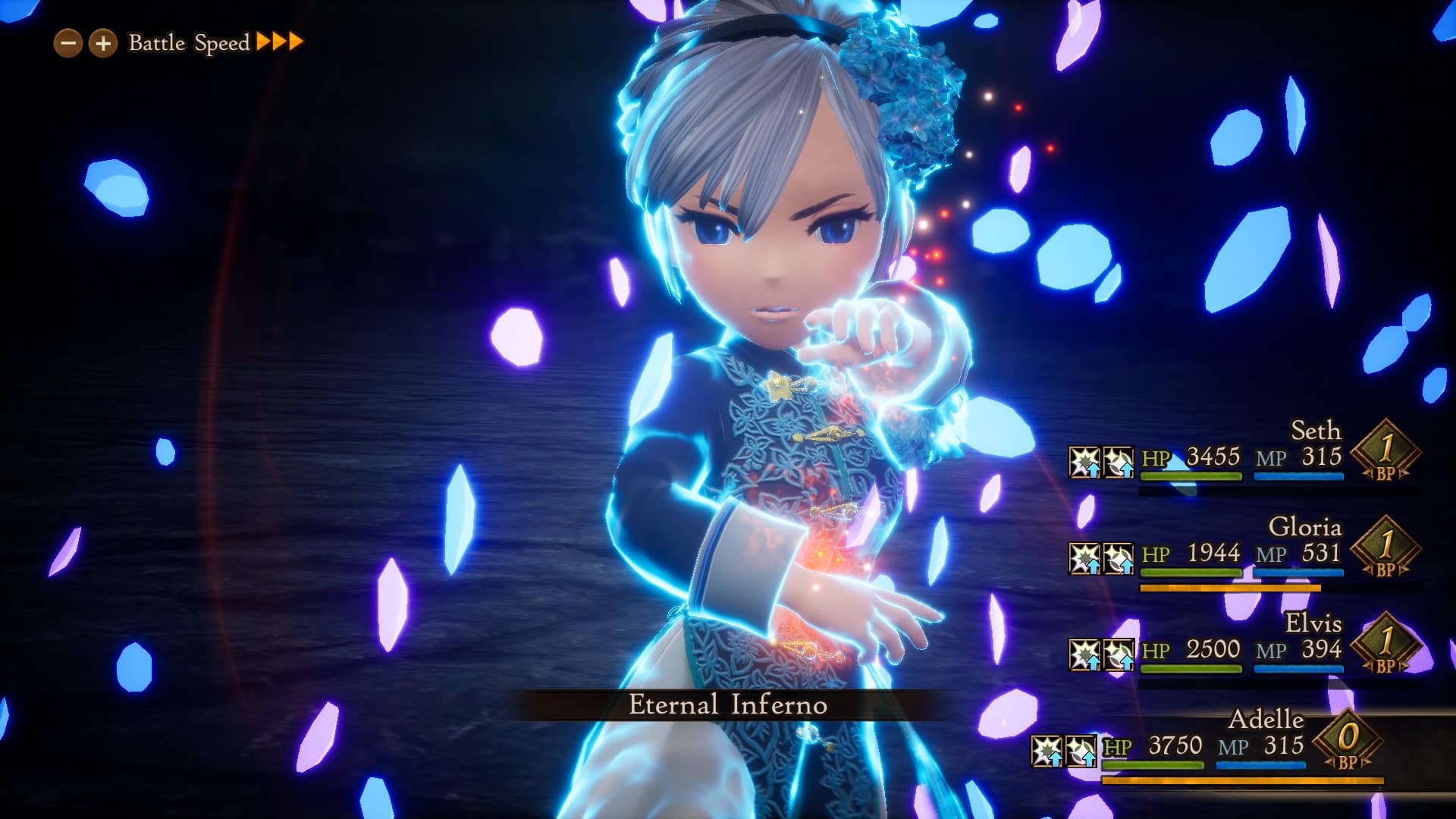Pick Elvis's party status panel
Image resolution: width=1456 pixels, height=819 pixels.
[x=1244, y=649]
